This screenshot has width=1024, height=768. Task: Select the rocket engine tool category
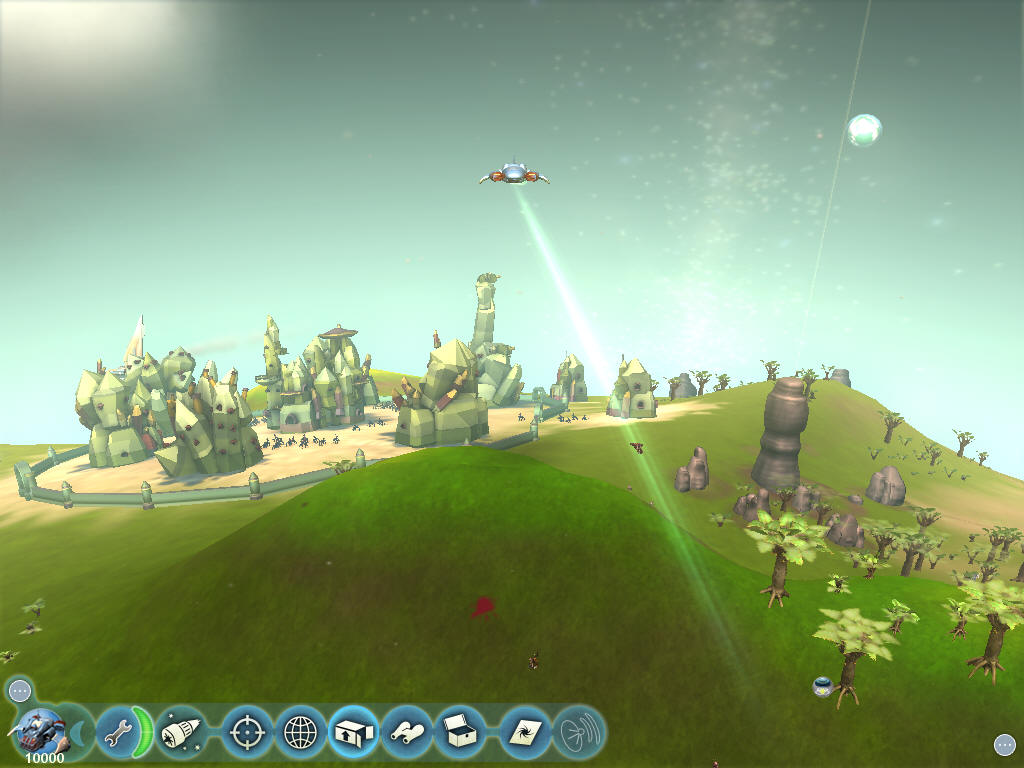(x=181, y=733)
